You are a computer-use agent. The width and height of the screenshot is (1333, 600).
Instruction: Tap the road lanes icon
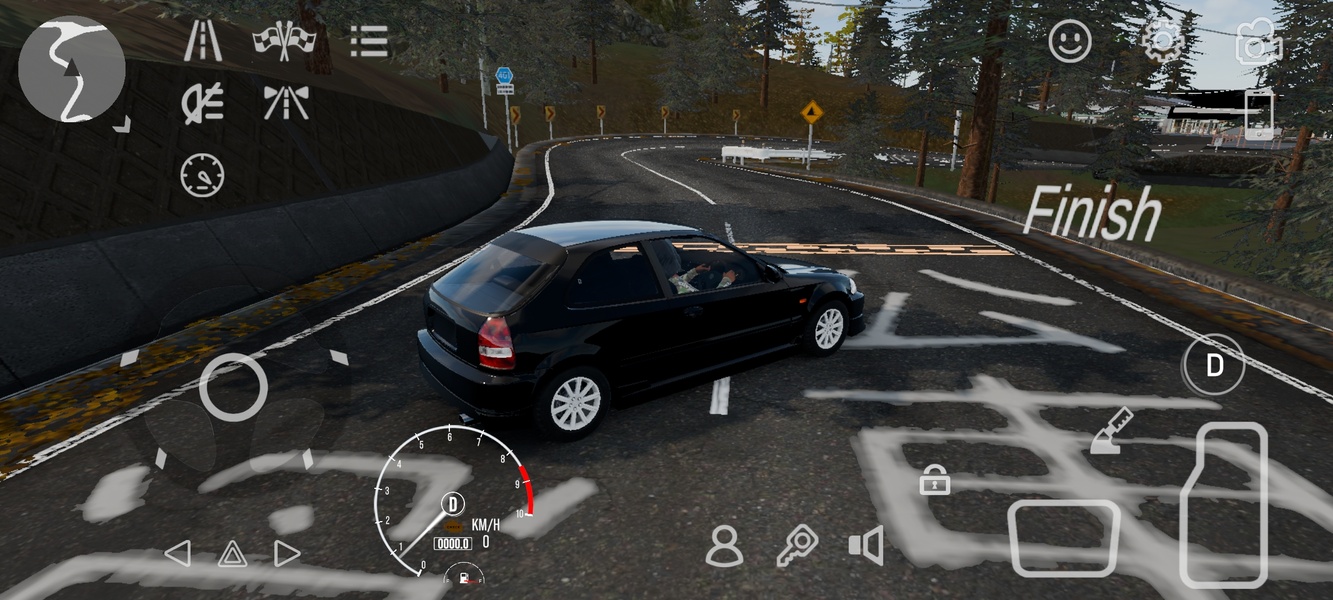203,40
